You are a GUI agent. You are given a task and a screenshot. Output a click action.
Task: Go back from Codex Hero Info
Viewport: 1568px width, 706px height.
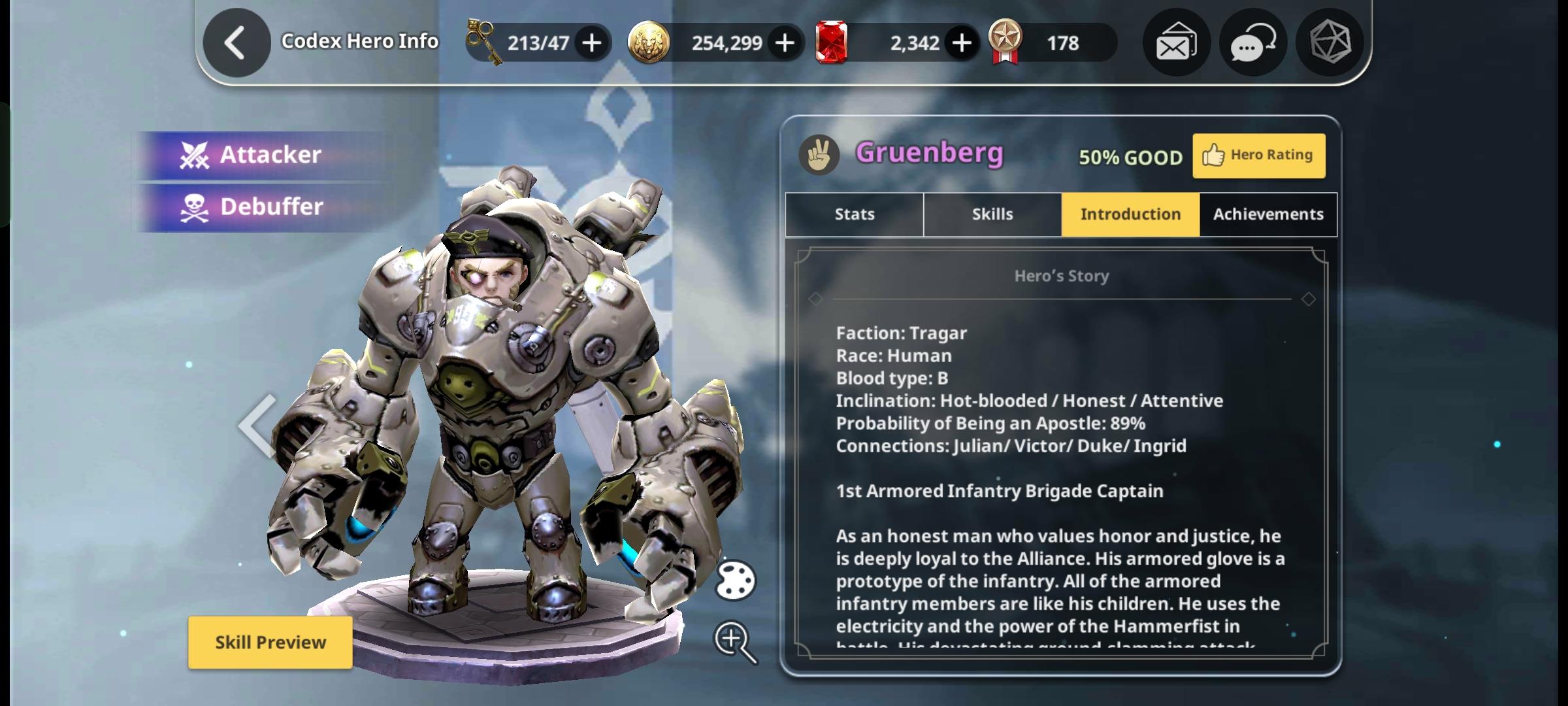236,42
